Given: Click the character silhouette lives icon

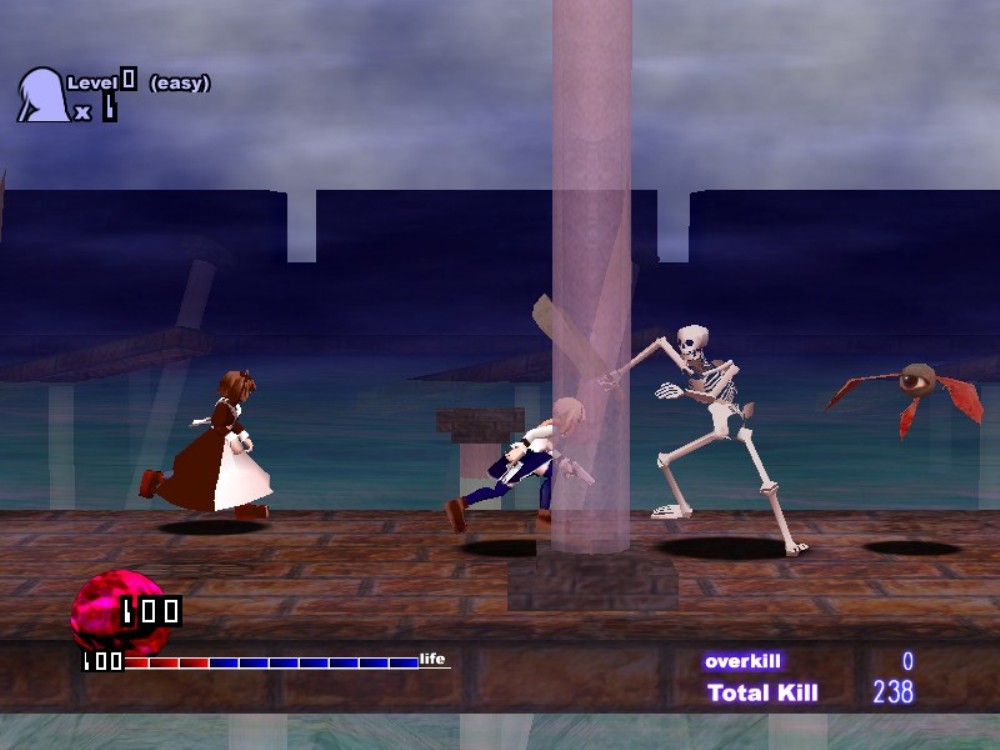Looking at the screenshot, I should pos(42,96).
